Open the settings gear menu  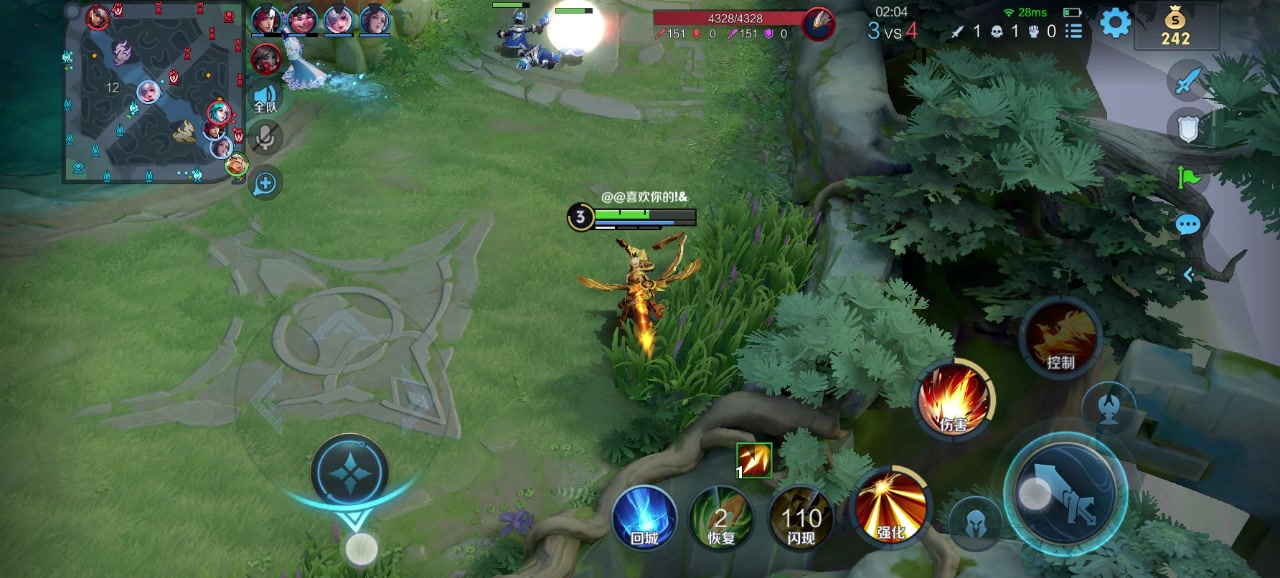point(1115,23)
